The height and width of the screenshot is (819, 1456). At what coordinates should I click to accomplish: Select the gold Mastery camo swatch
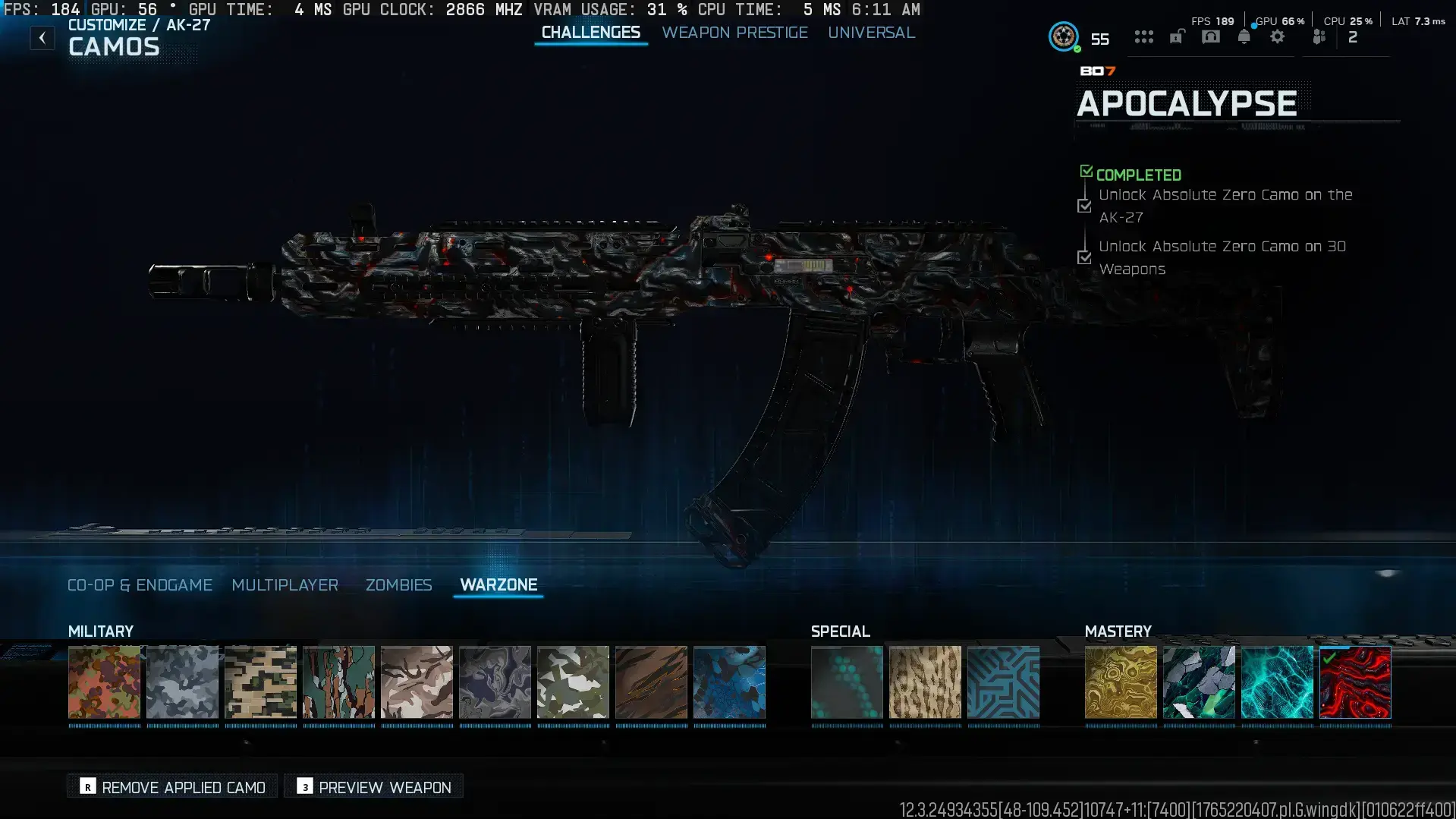coord(1120,682)
